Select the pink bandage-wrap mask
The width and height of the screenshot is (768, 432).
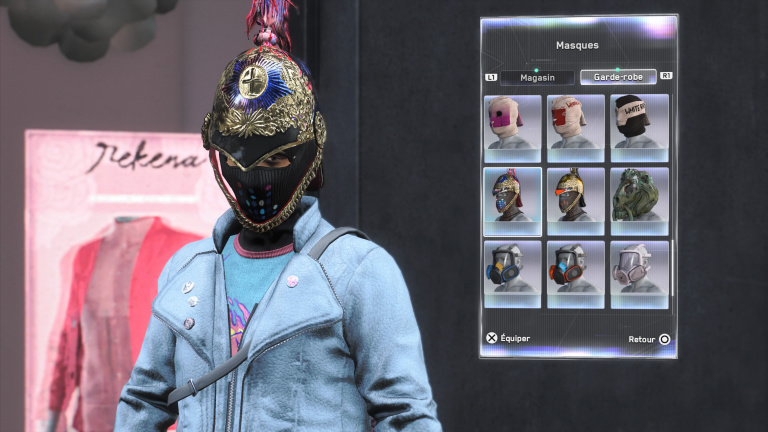[x=512, y=128]
